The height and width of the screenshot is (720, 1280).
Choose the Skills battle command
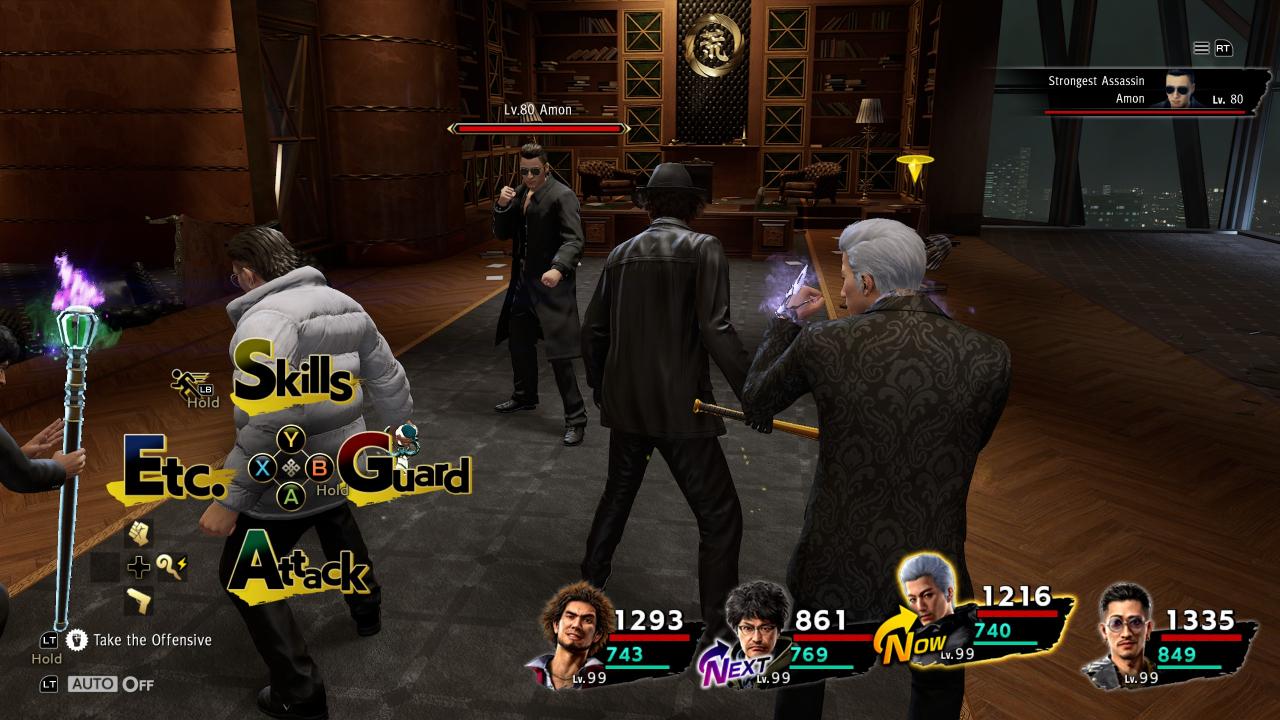pos(295,376)
